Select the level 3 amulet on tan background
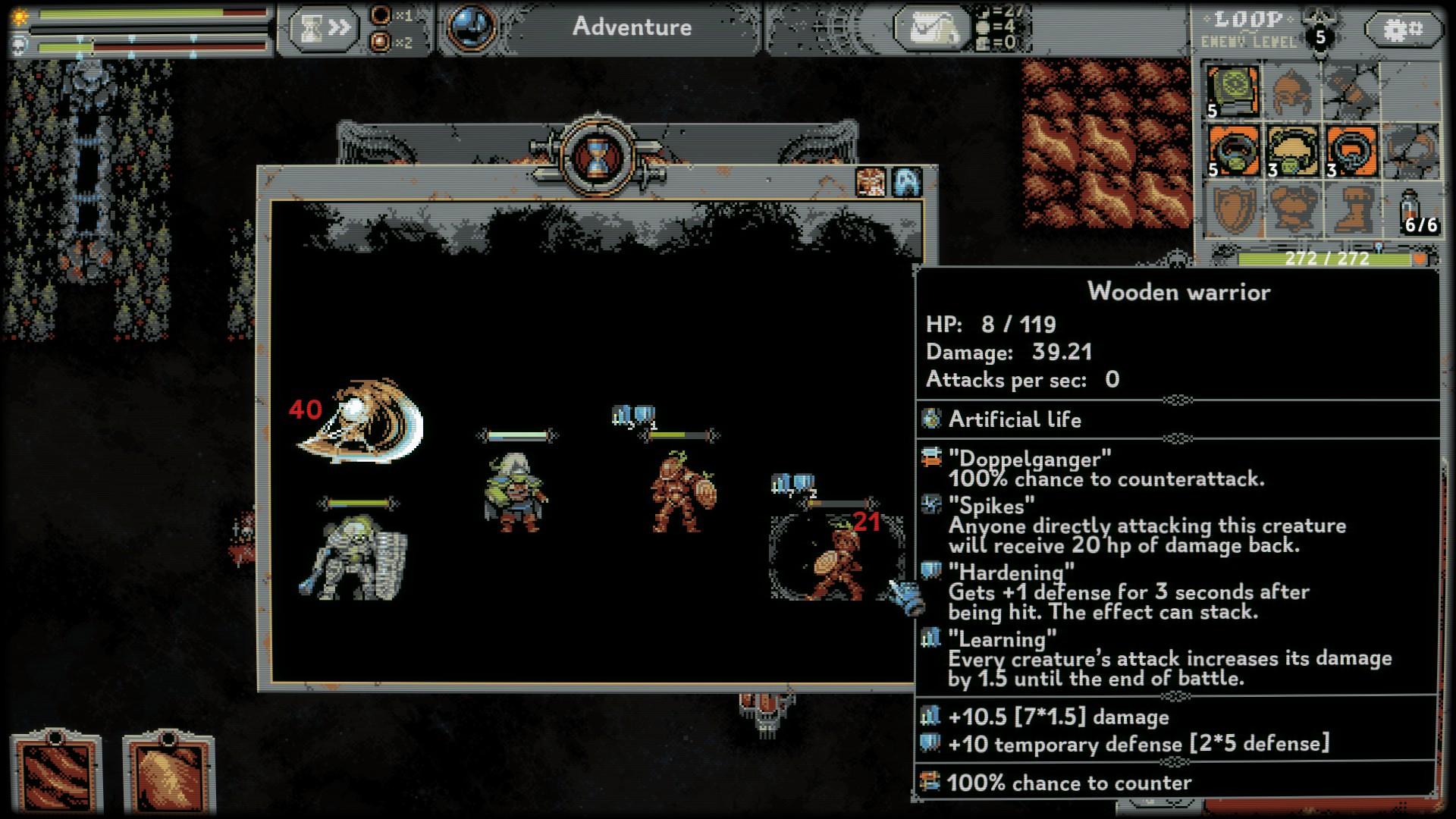 pyautogui.click(x=1292, y=151)
